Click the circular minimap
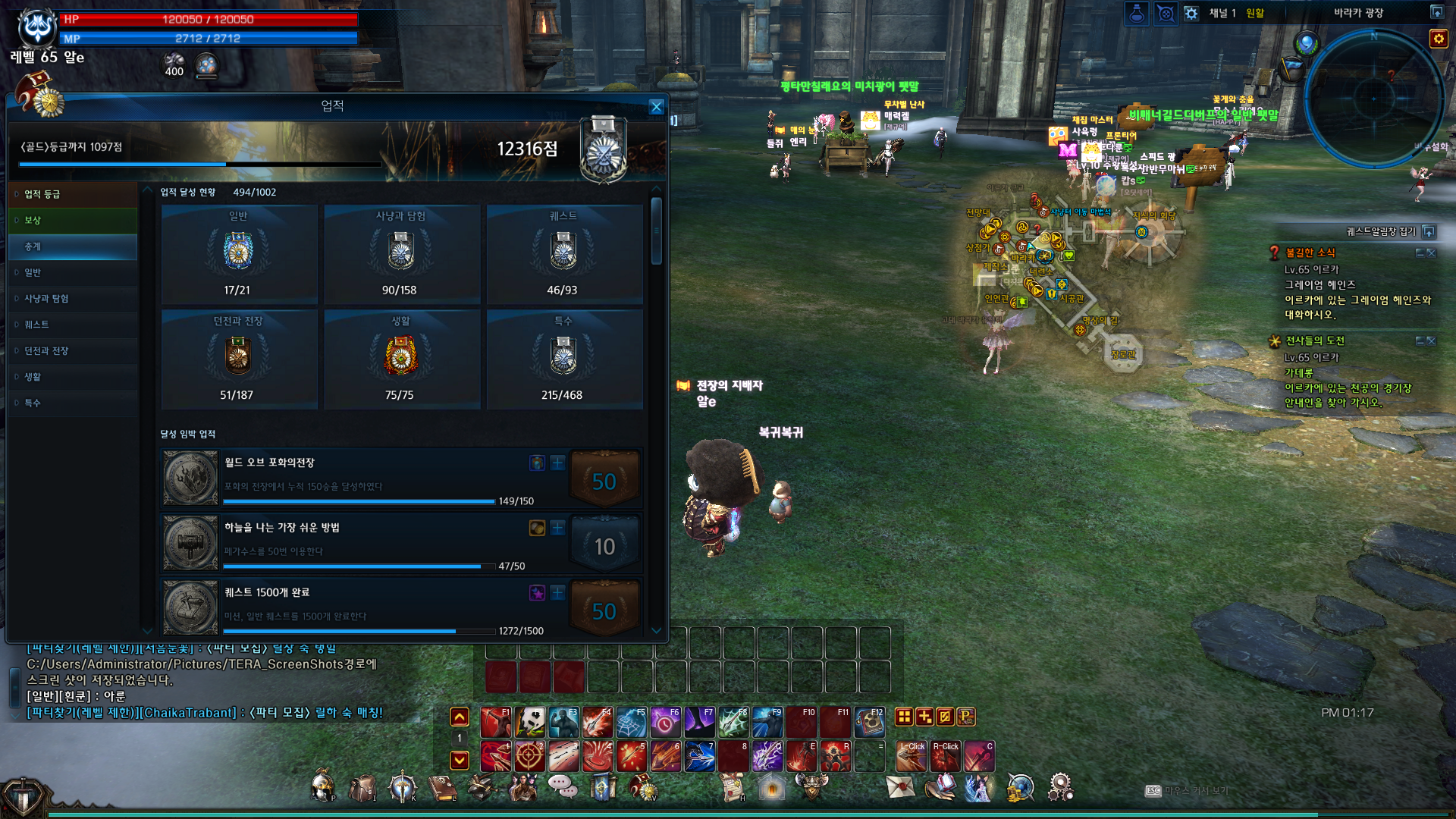Screen dimensions: 1456x819 coord(1373,99)
